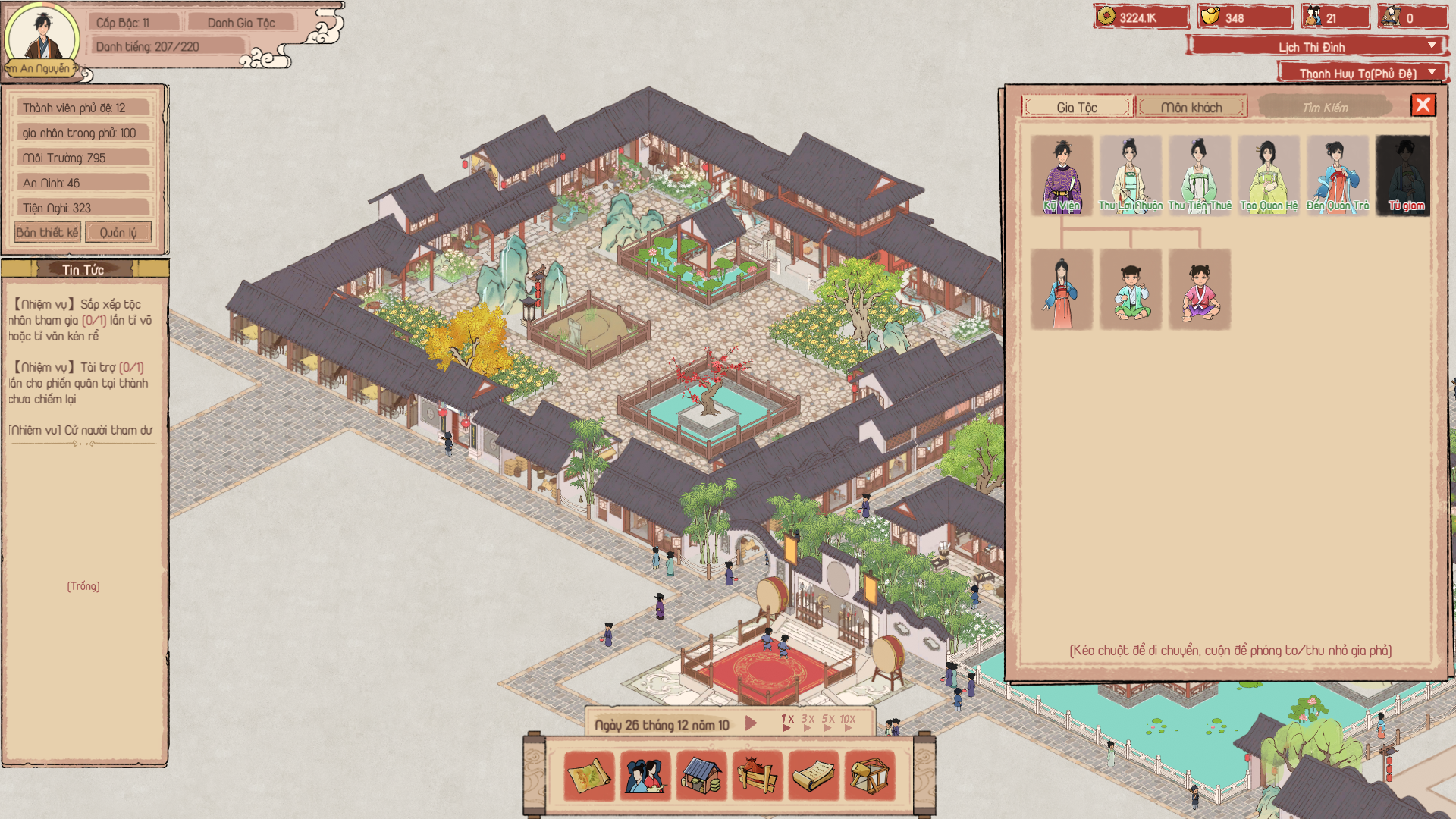Open Bản thiết kế blueprint mode

tap(47, 232)
